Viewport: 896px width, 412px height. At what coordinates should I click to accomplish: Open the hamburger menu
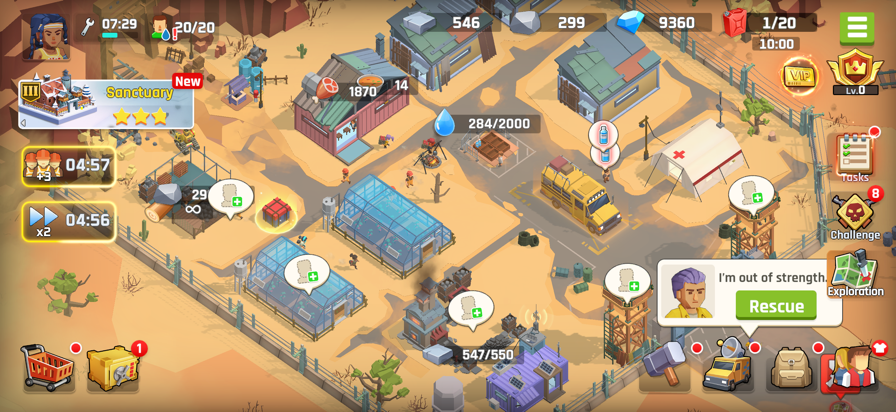point(856,27)
